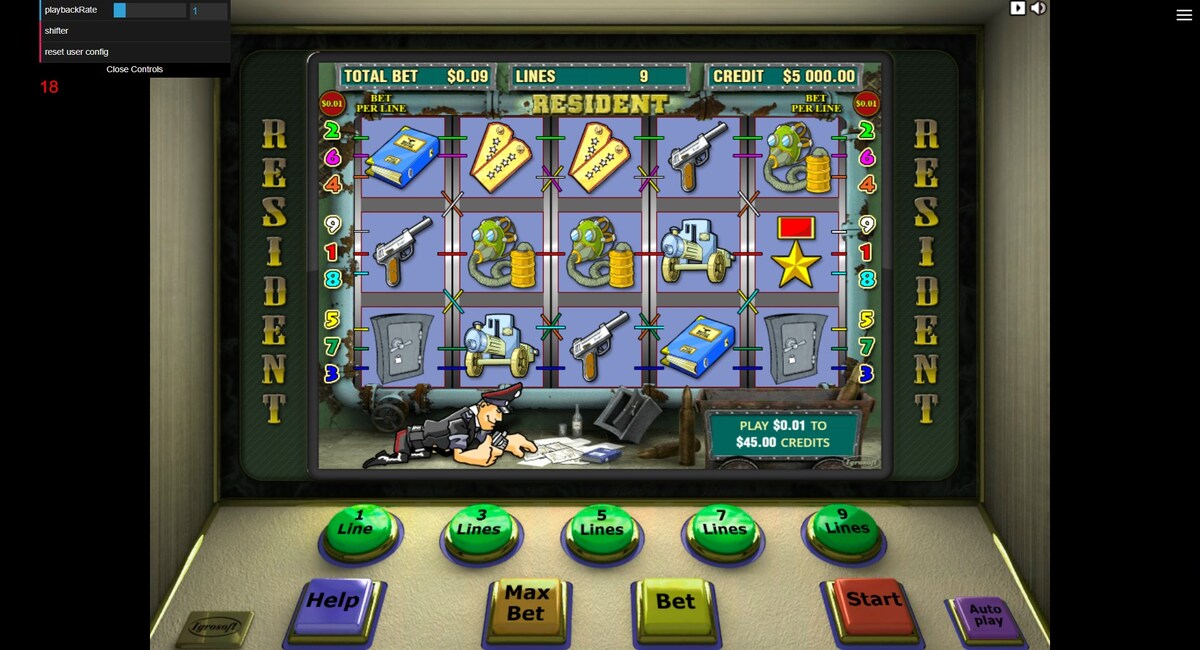Viewport: 1200px width, 650px height.
Task: Click the Max Bet button
Action: click(x=527, y=605)
